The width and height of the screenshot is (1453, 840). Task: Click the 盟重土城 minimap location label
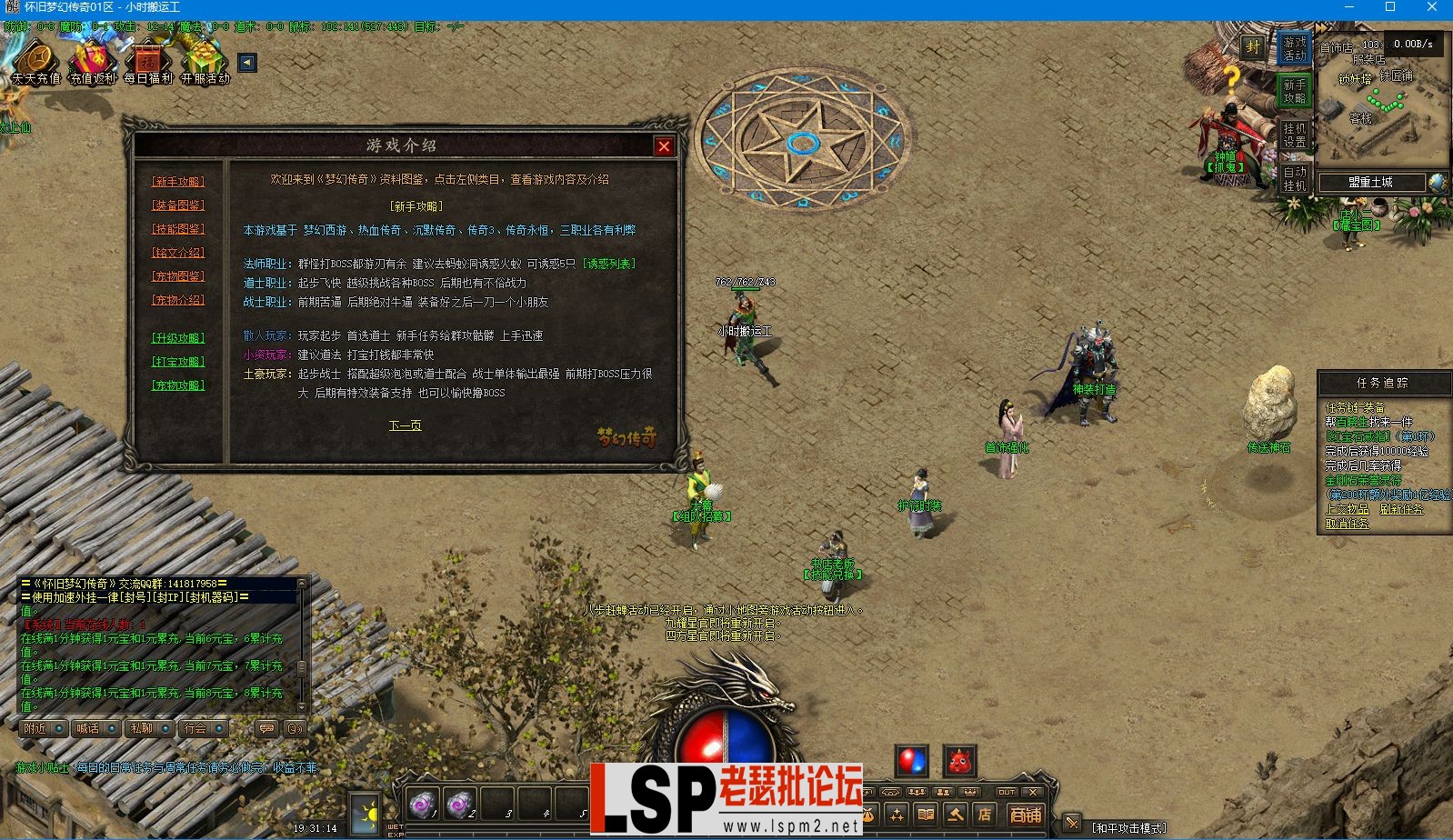coord(1371,183)
